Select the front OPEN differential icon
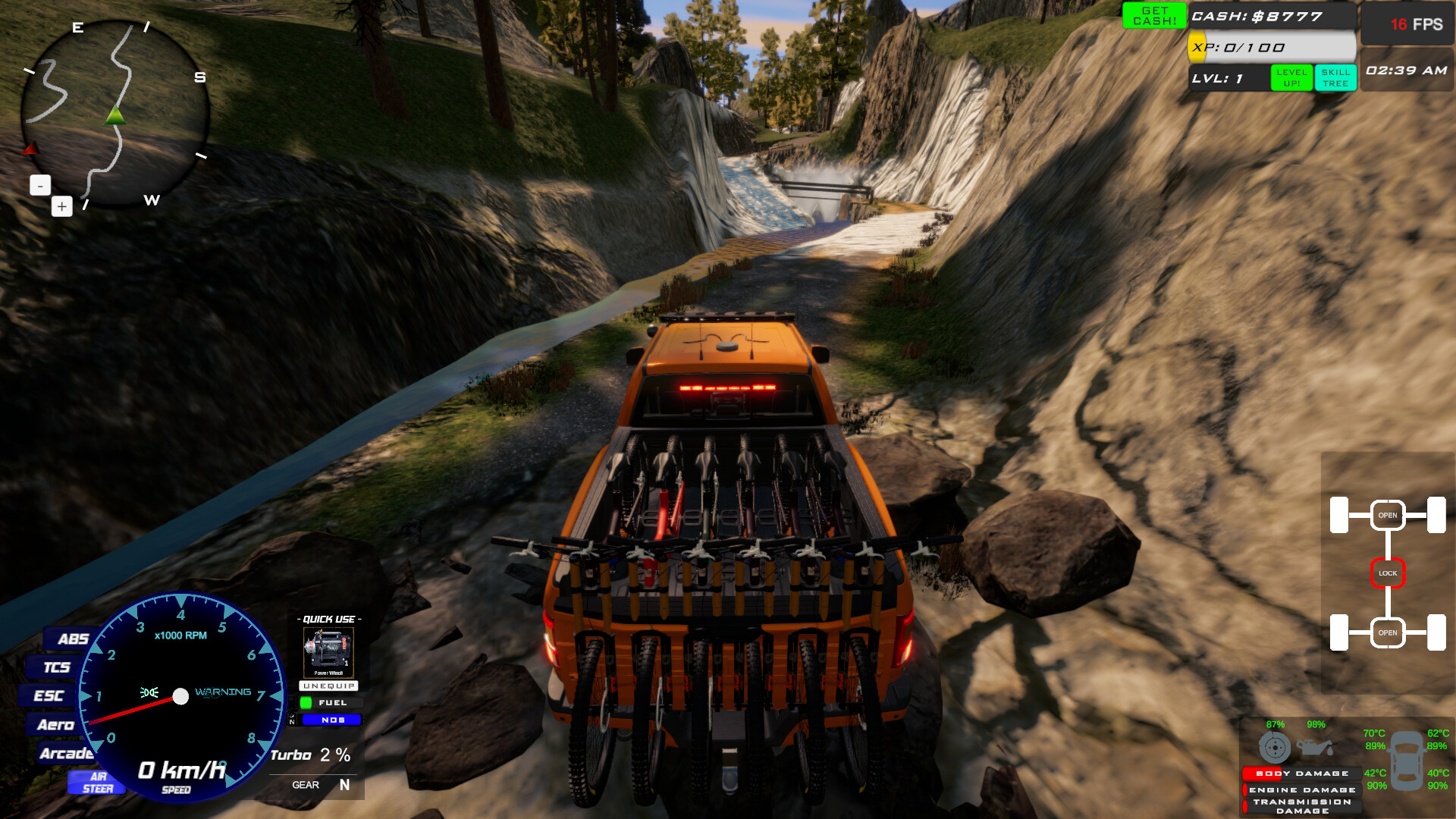1456x819 pixels. coord(1388,514)
